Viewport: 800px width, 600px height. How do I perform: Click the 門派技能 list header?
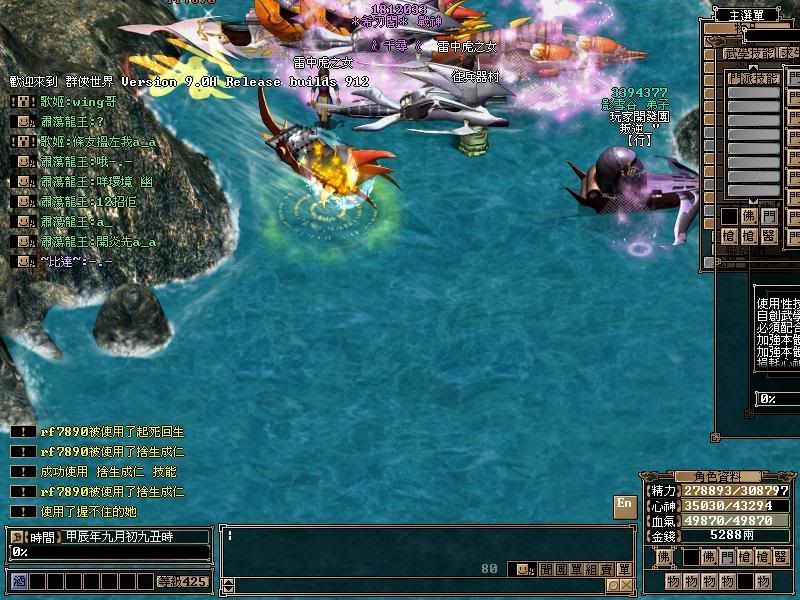pos(752,77)
